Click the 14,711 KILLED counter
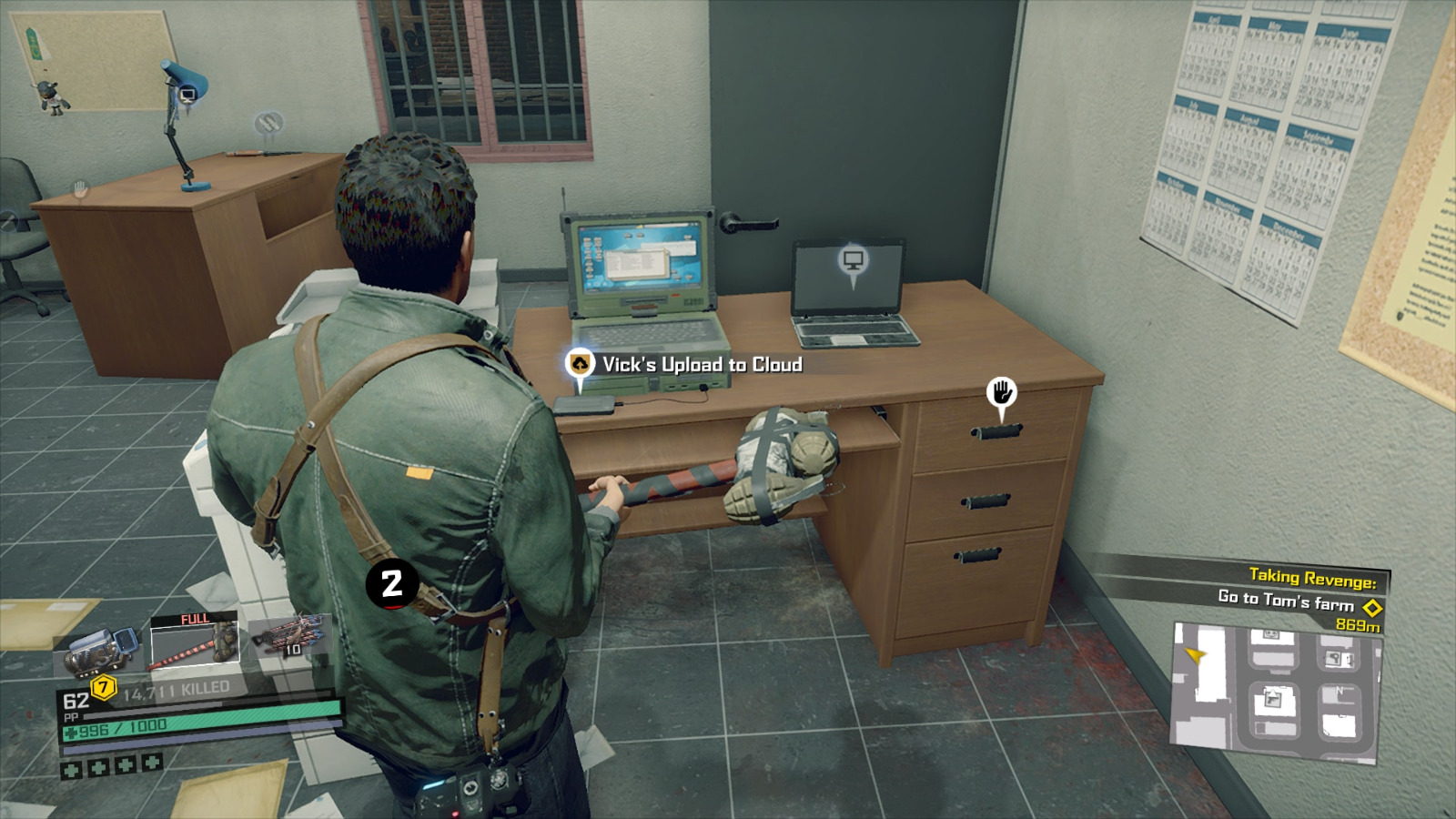This screenshot has height=819, width=1456. click(176, 686)
